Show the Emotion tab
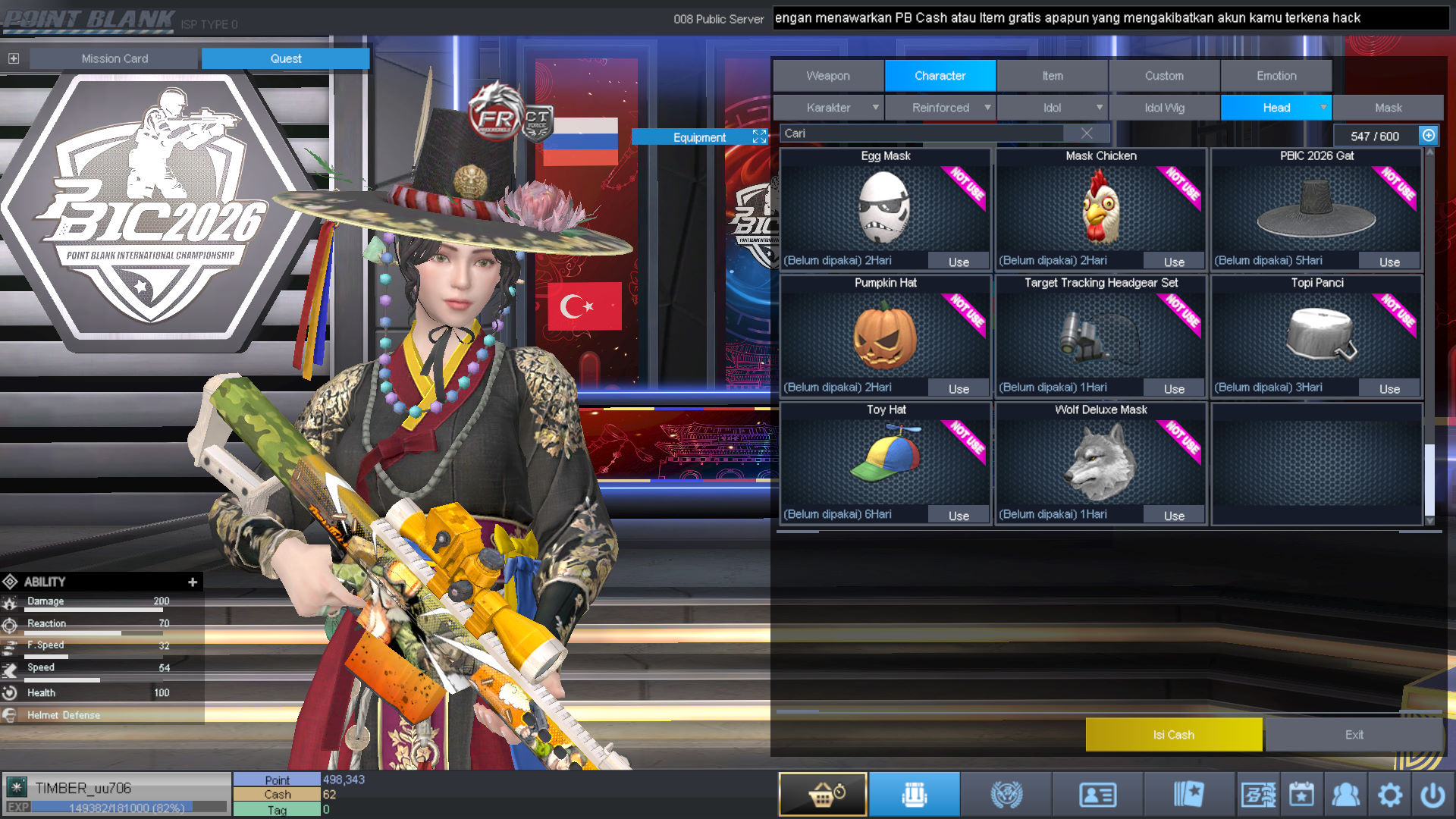1456x819 pixels. [x=1276, y=76]
